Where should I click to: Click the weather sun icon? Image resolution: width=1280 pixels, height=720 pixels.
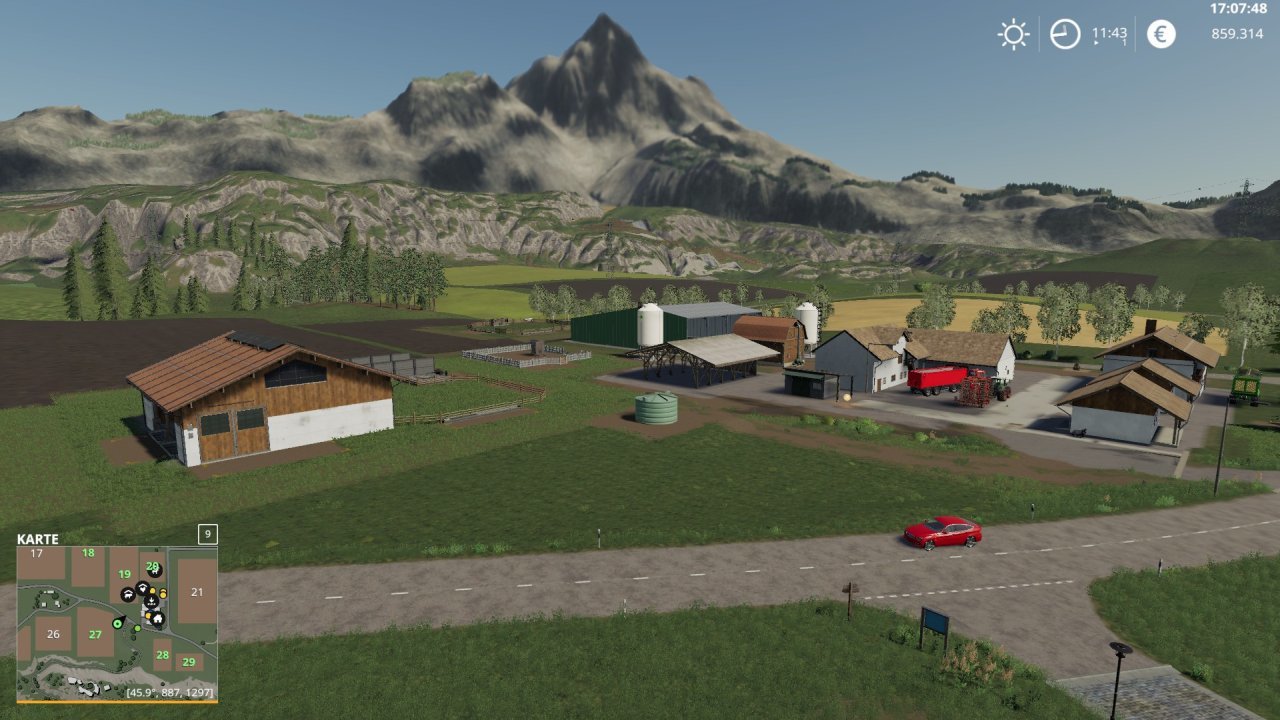pos(1012,33)
